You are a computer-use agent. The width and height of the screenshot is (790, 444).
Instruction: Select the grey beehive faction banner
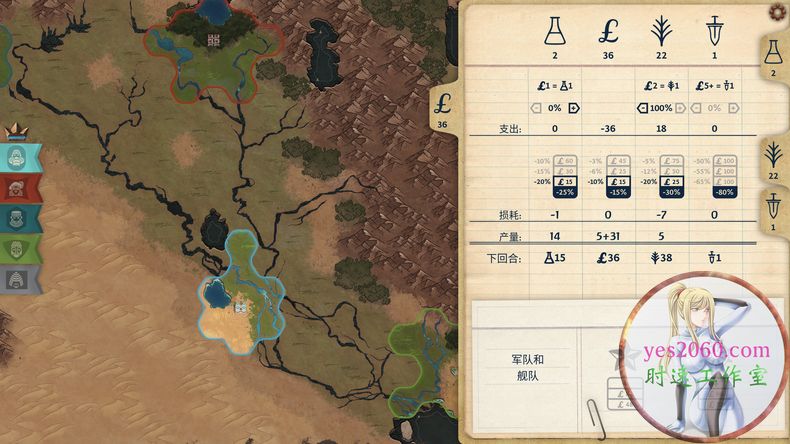click(x=20, y=279)
